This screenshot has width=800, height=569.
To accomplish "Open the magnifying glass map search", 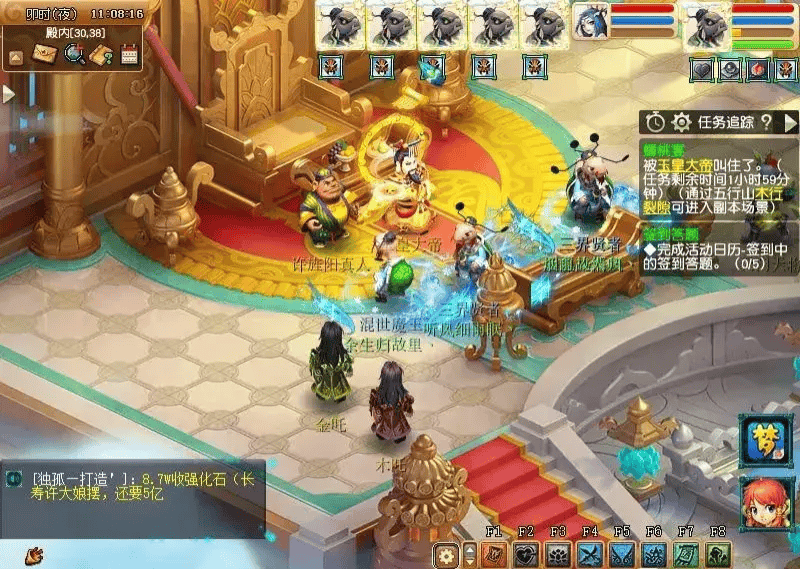I will click(x=73, y=55).
